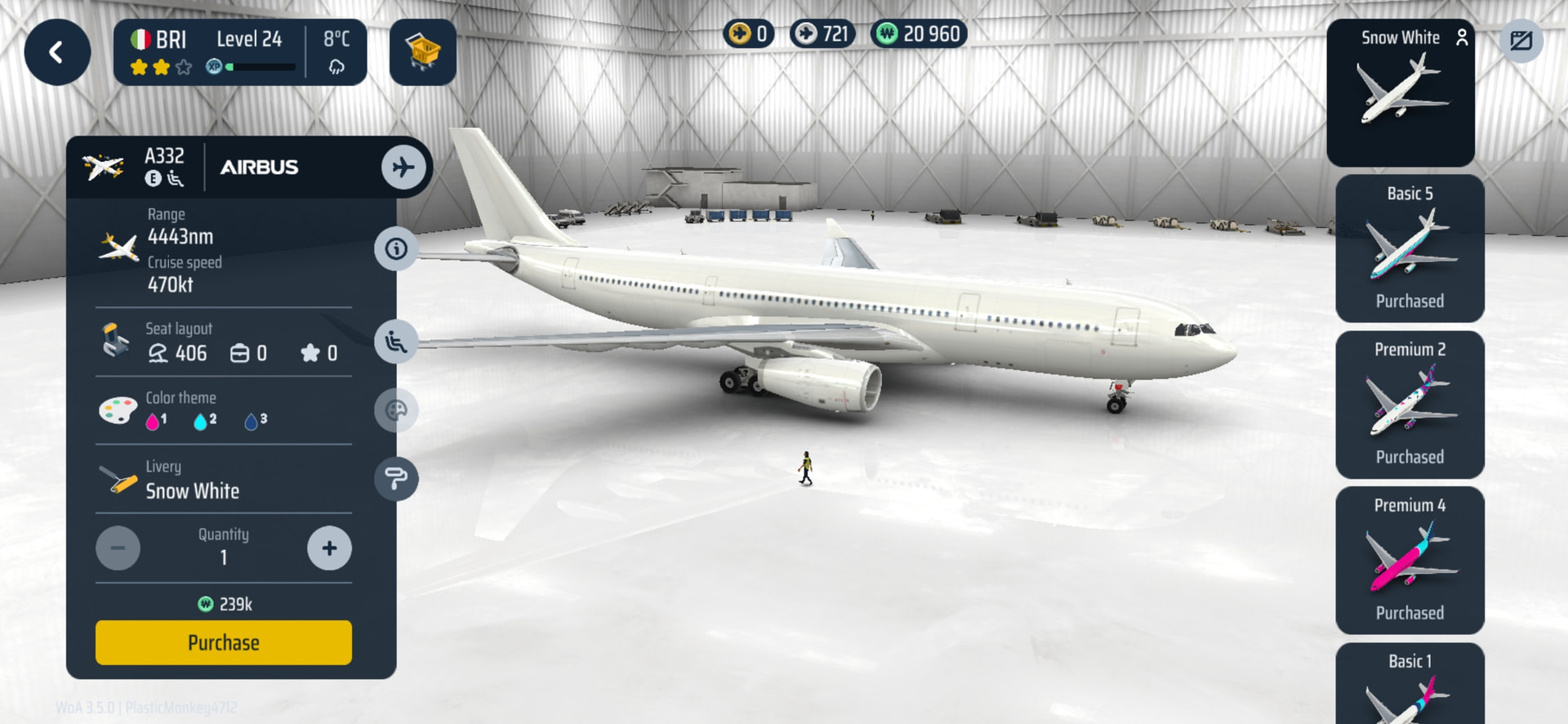Open the livery paint roller menu
The image size is (1568, 724).
pos(396,479)
